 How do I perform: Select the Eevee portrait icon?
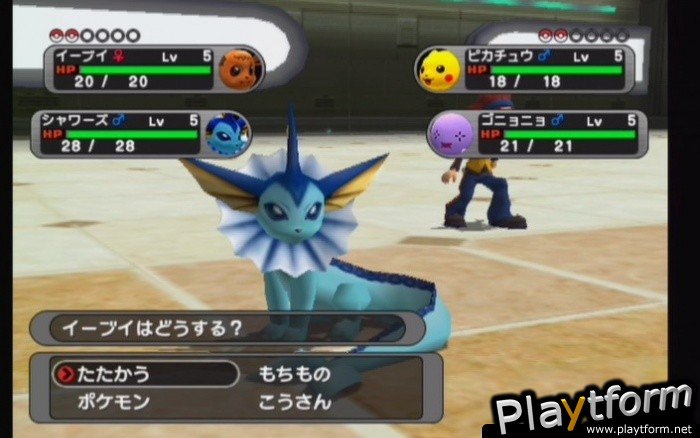click(x=240, y=69)
